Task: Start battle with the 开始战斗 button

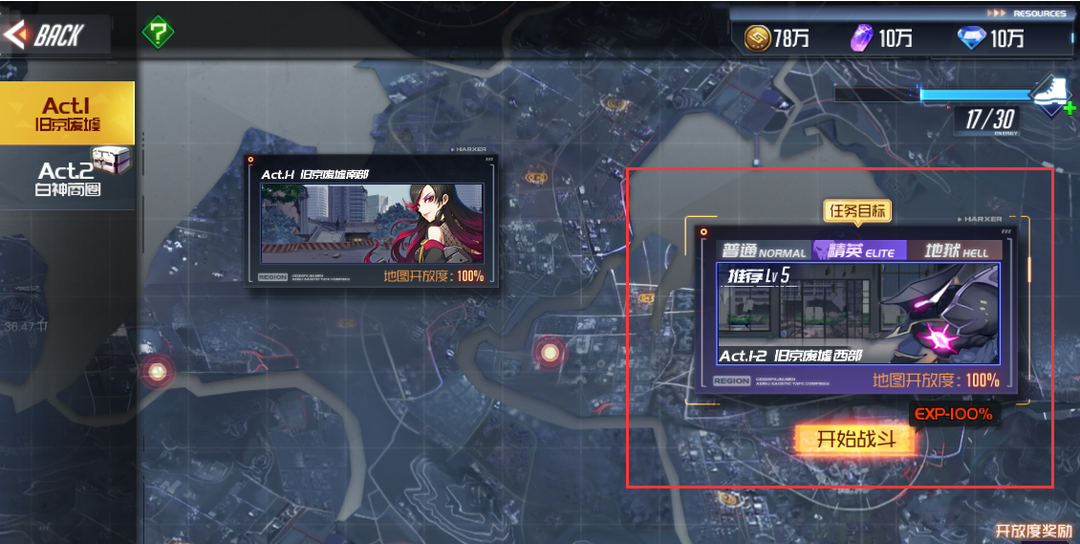Action: pos(853,438)
